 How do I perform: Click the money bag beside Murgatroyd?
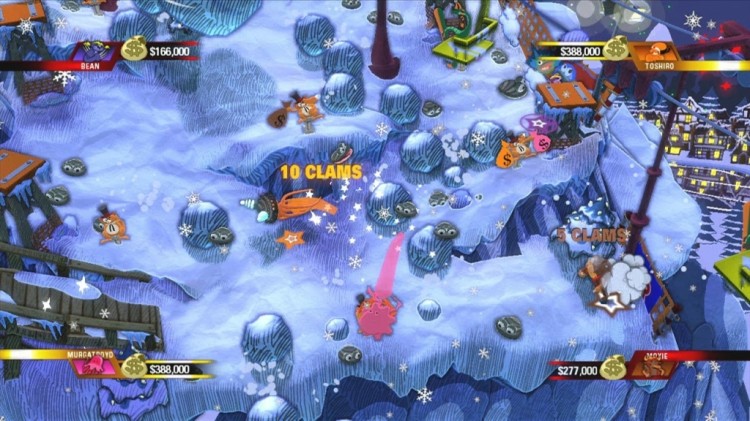click(x=134, y=365)
